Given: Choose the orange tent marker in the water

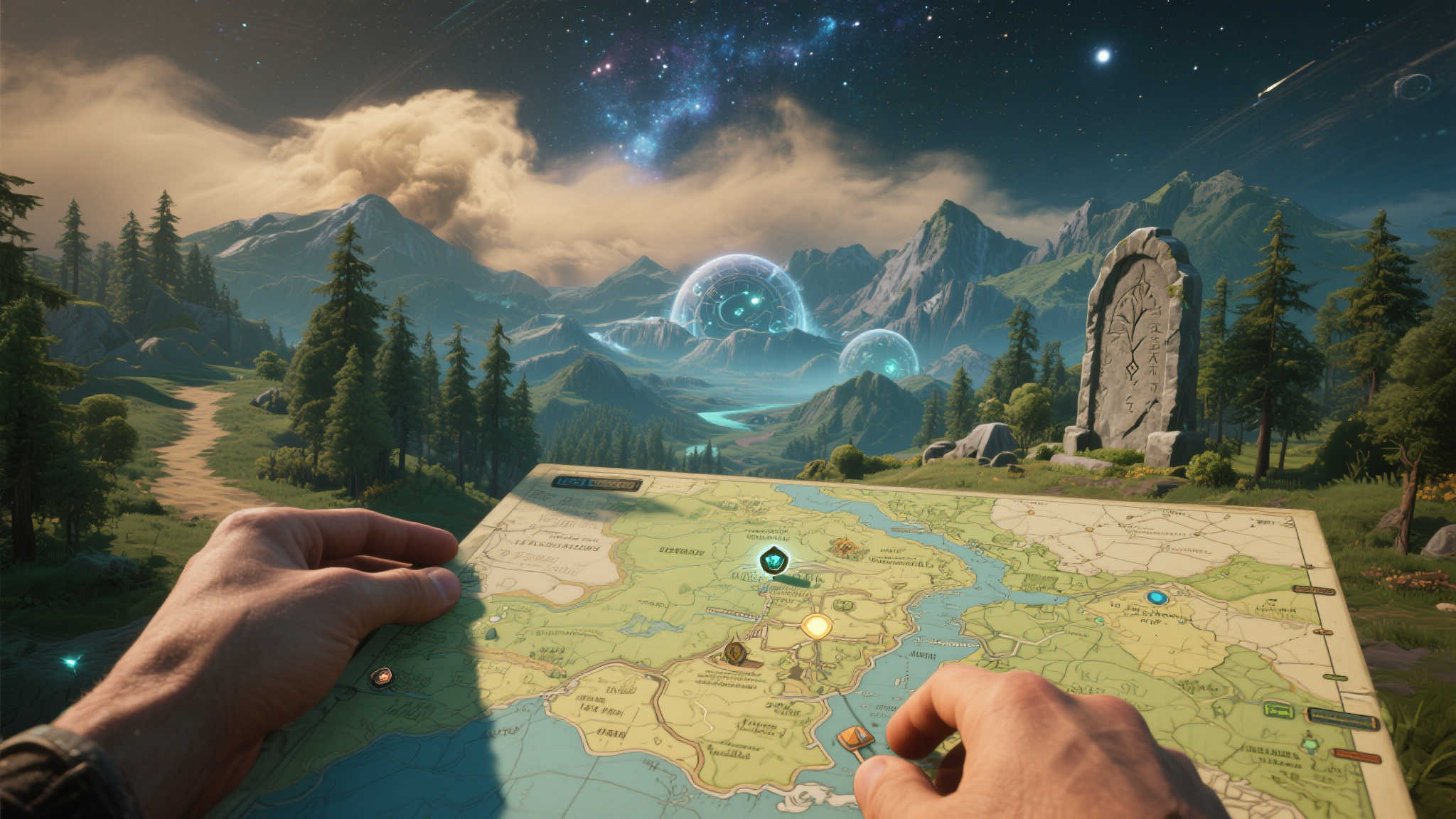Looking at the screenshot, I should click(x=855, y=738).
